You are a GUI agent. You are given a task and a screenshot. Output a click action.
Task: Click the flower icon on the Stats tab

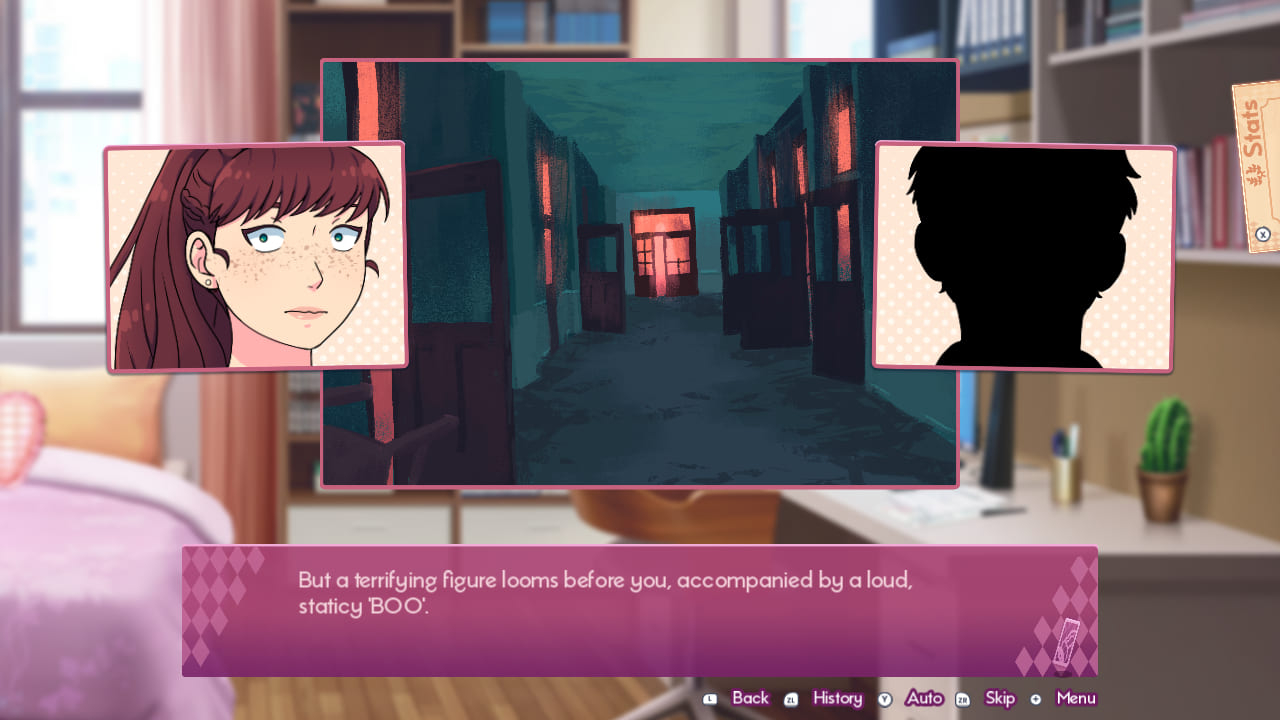[x=1255, y=174]
